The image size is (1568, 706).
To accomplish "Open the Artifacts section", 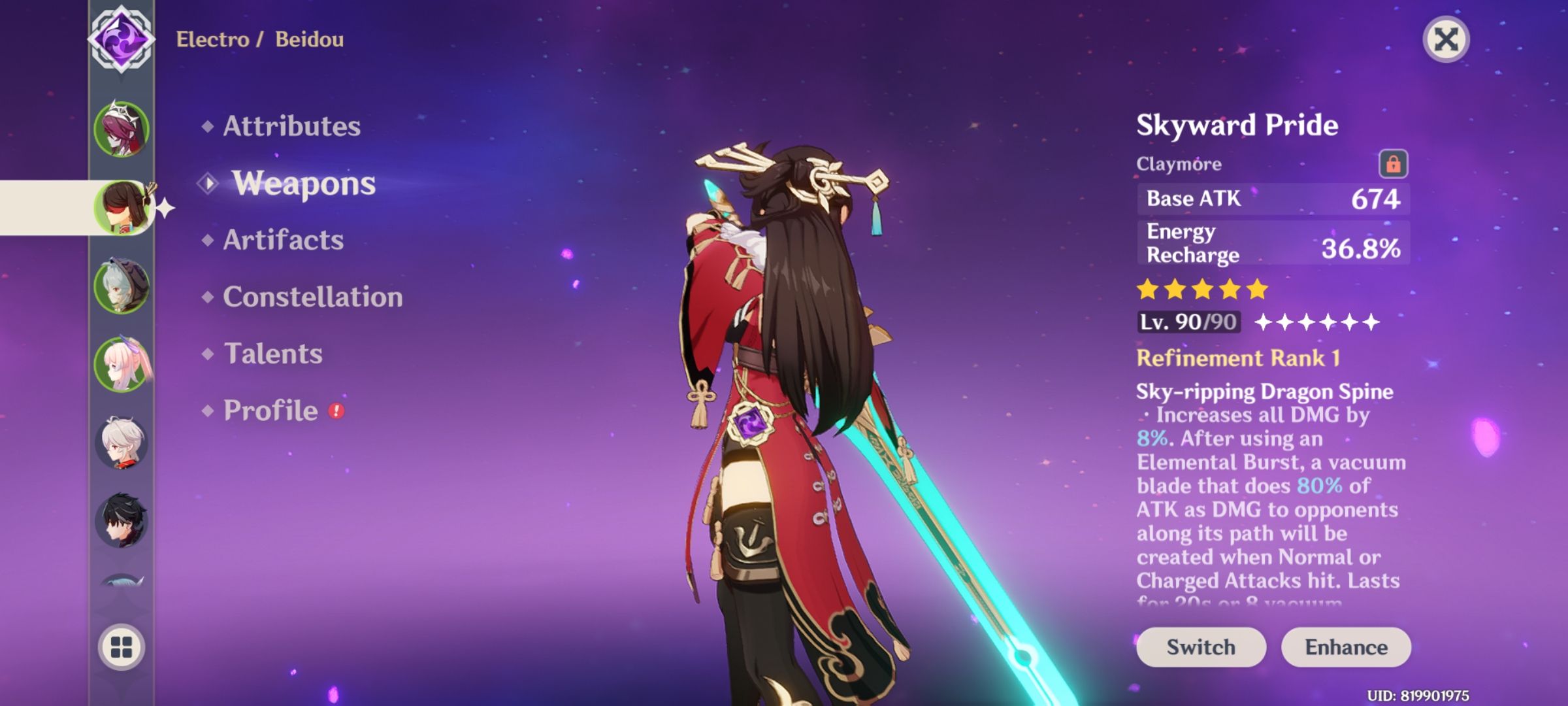I will pos(282,241).
